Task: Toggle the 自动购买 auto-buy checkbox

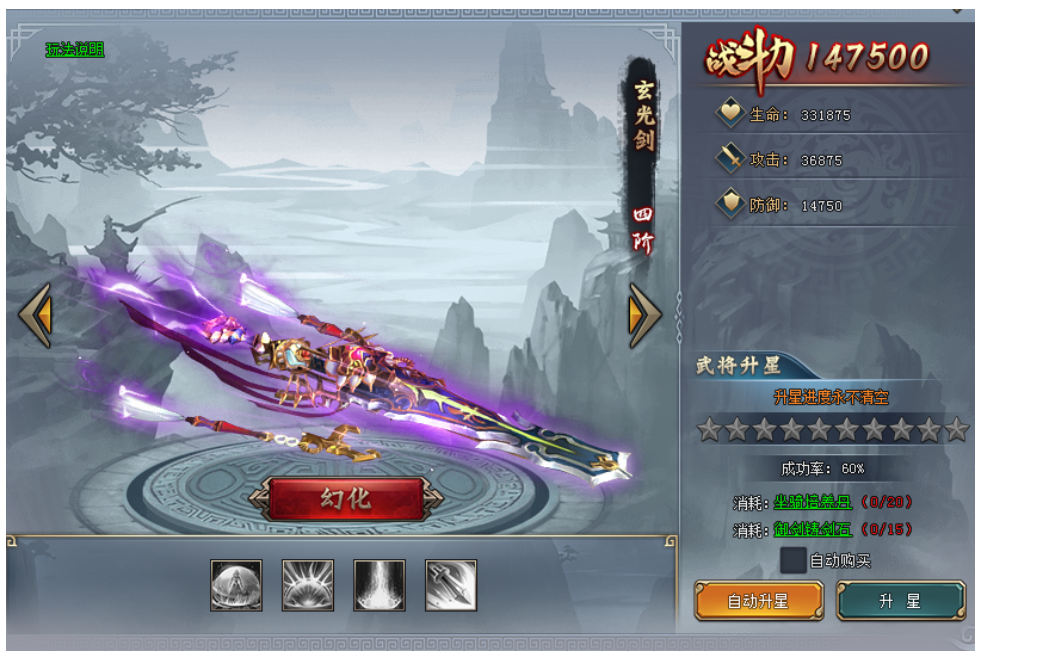Action: (x=793, y=560)
